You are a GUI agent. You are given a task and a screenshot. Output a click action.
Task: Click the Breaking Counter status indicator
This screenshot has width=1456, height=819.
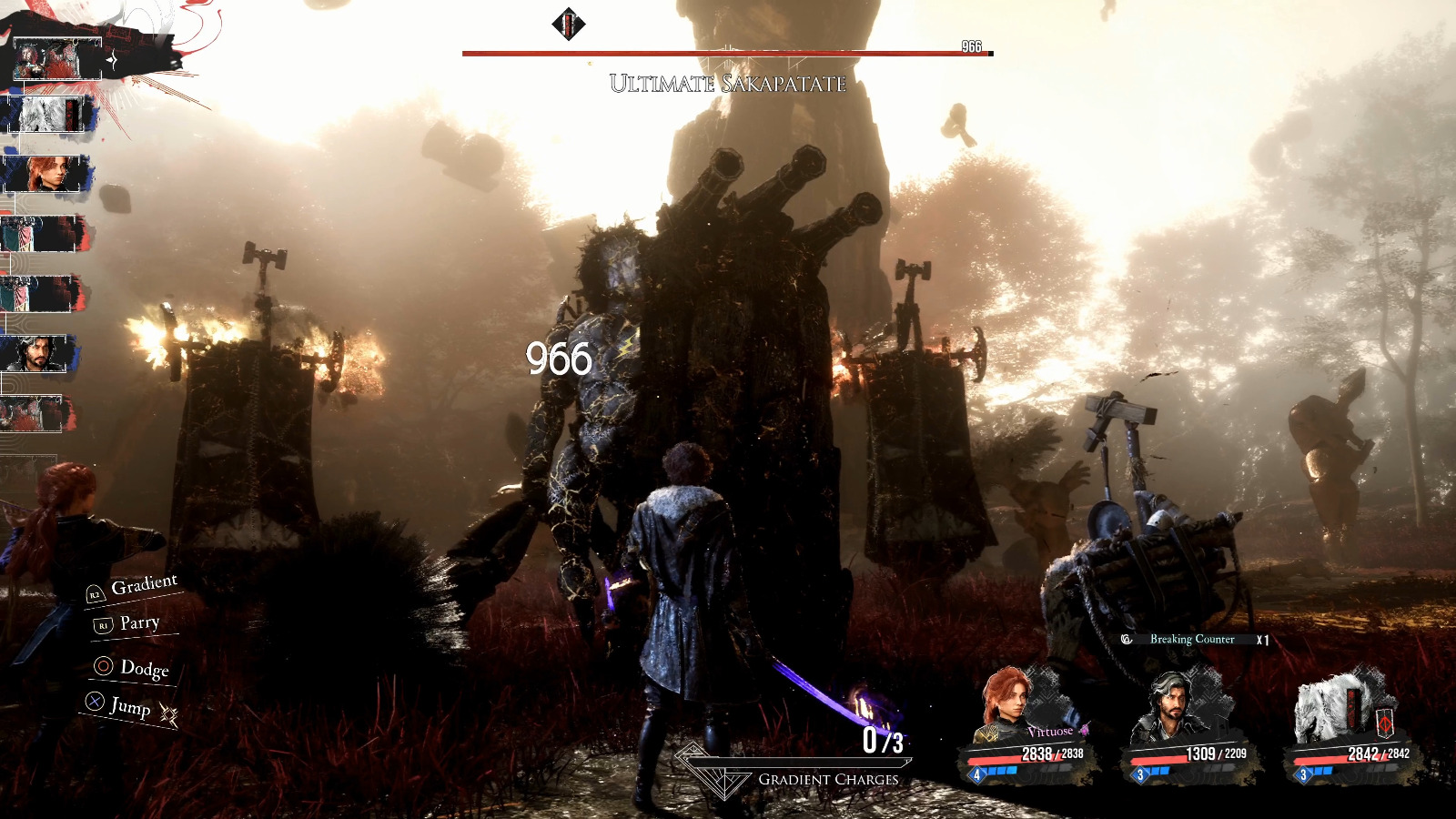1191,640
